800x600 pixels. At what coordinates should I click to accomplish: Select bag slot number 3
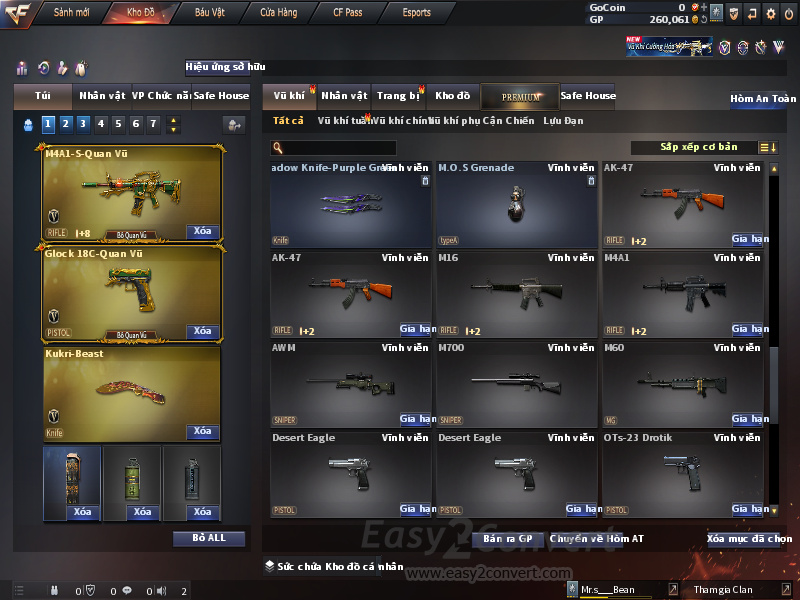[83, 124]
